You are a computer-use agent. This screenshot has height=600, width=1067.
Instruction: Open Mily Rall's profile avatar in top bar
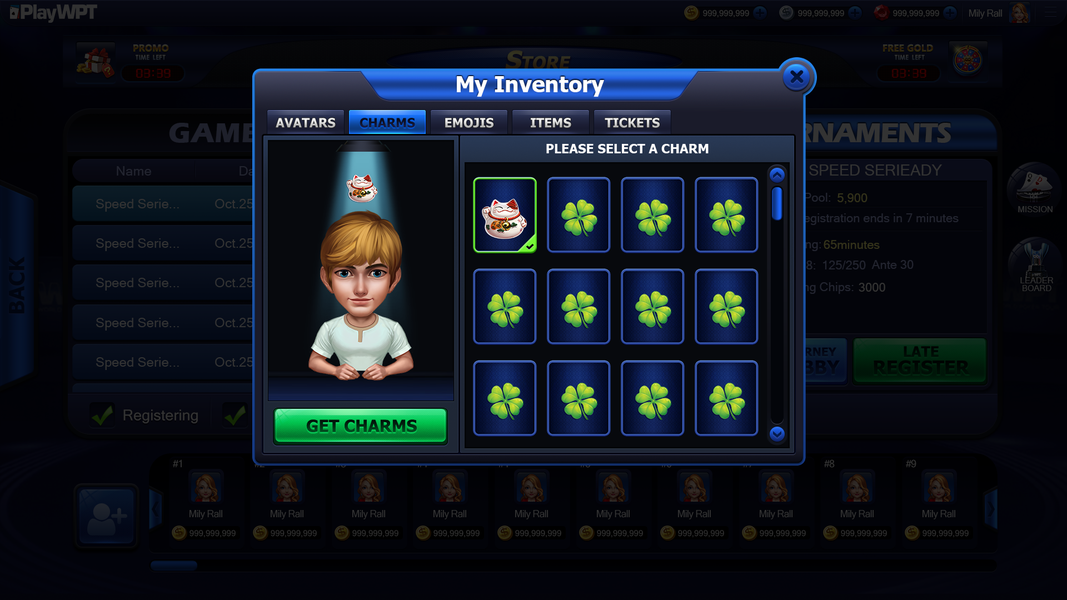coord(1019,13)
